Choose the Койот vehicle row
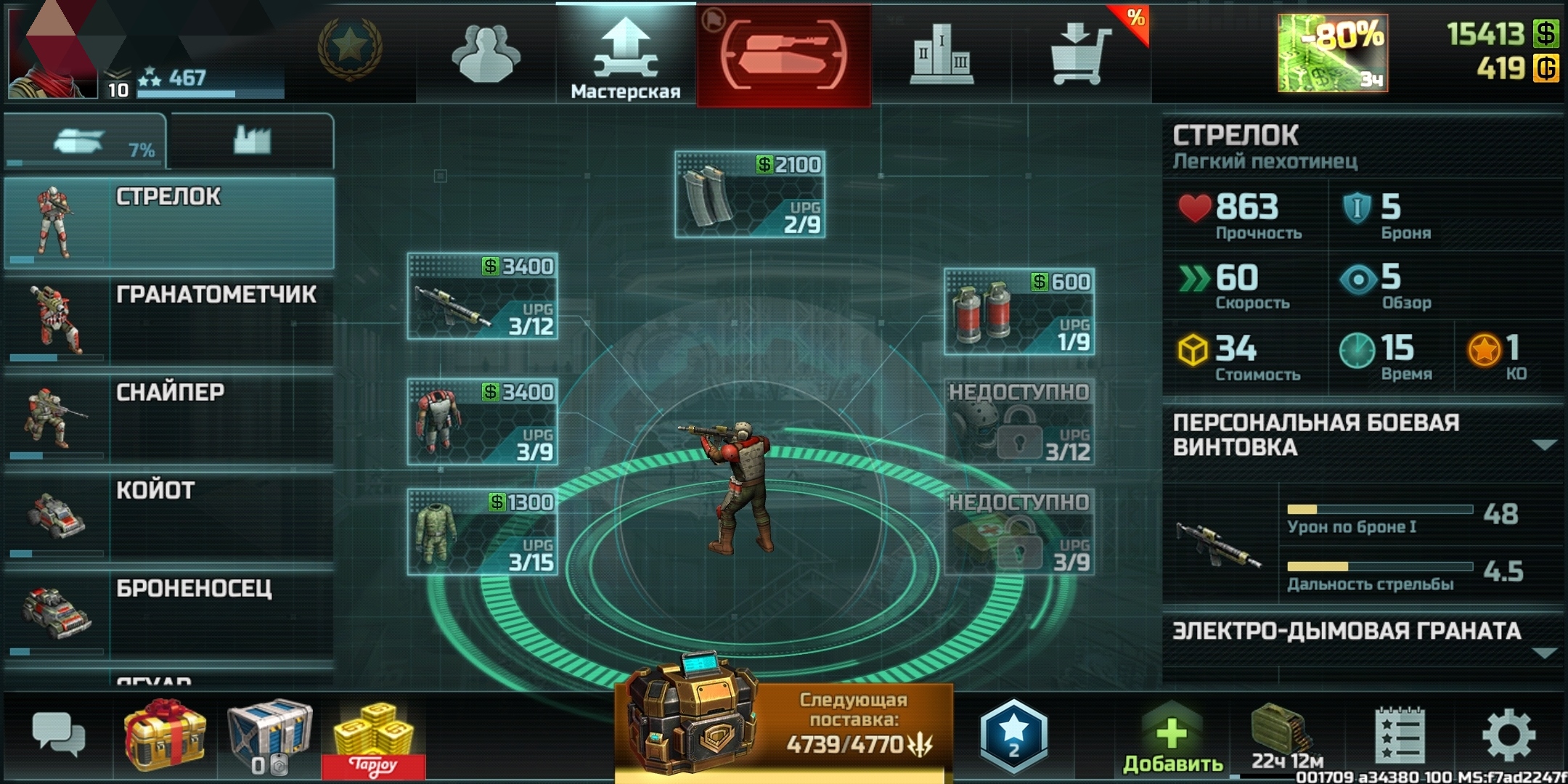 168,515
